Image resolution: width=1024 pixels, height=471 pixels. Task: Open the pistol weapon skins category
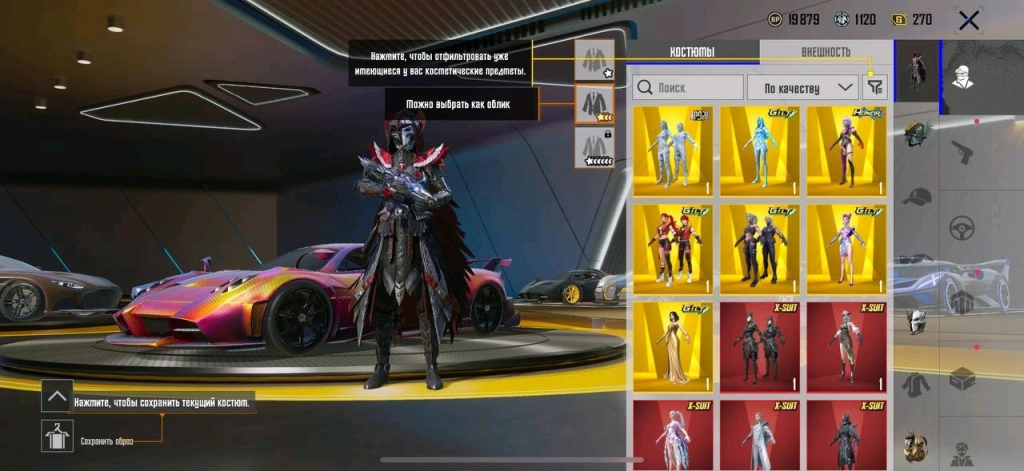tap(963, 154)
